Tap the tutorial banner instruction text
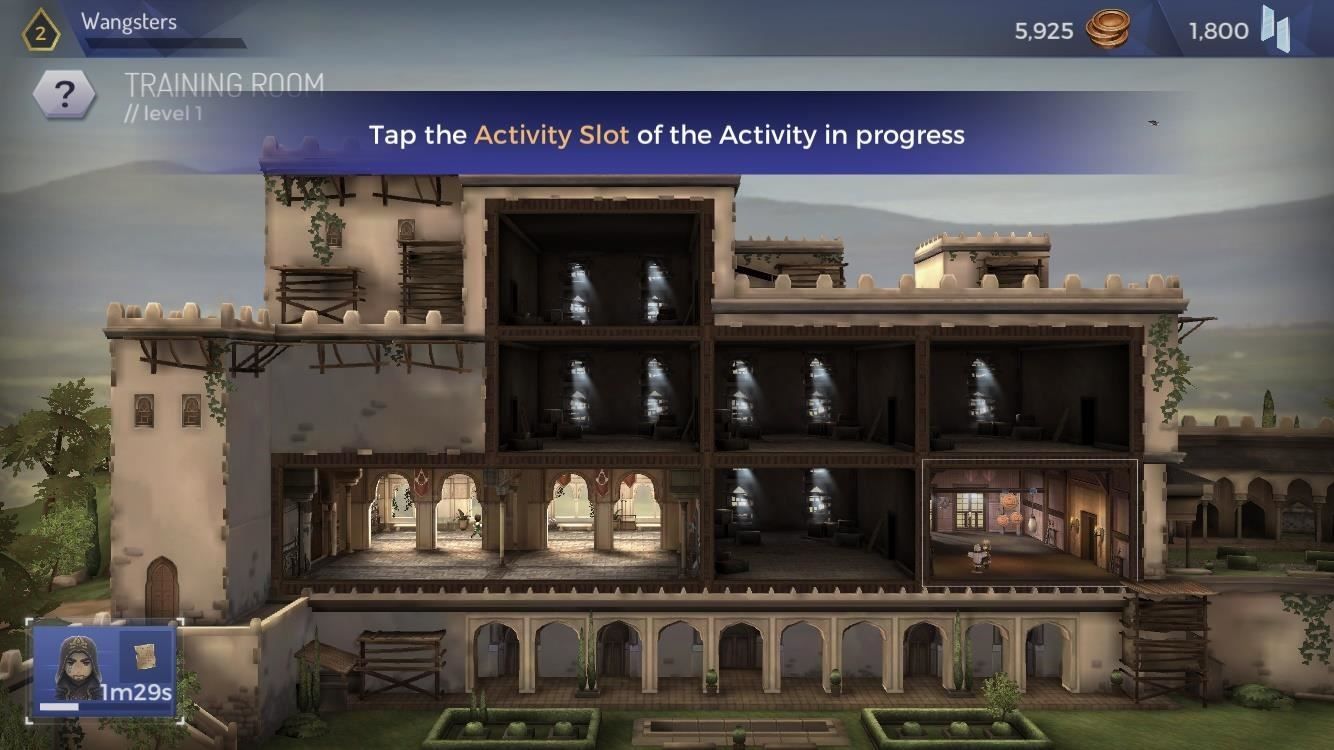Image resolution: width=1334 pixels, height=750 pixels. pos(667,135)
